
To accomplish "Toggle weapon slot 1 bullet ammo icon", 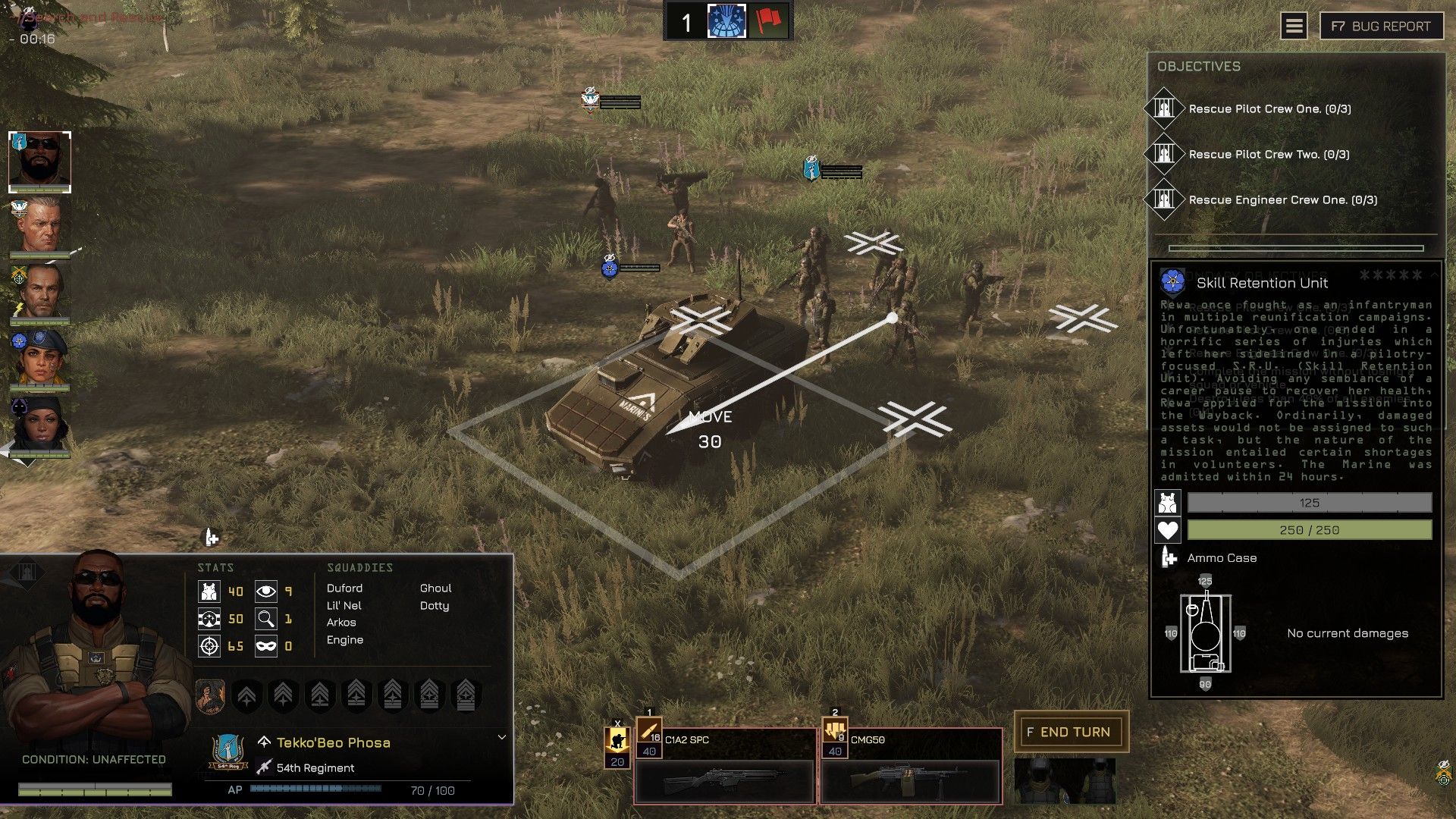I will [x=651, y=732].
